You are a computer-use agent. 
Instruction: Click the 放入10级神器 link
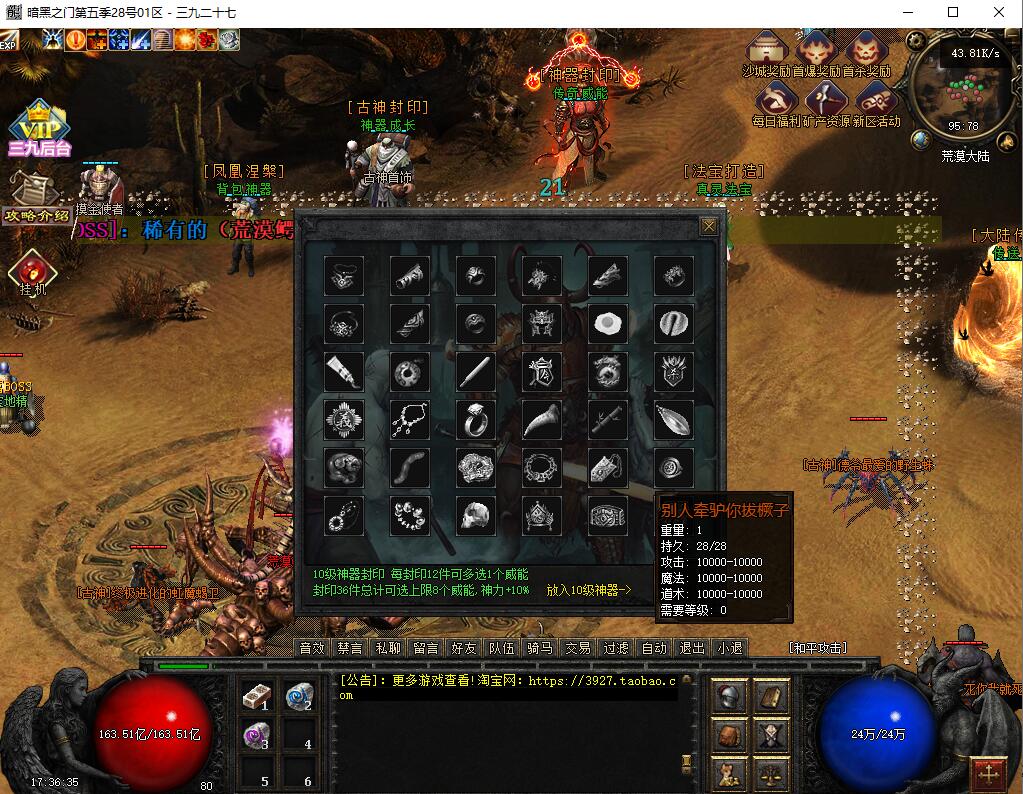[590, 590]
